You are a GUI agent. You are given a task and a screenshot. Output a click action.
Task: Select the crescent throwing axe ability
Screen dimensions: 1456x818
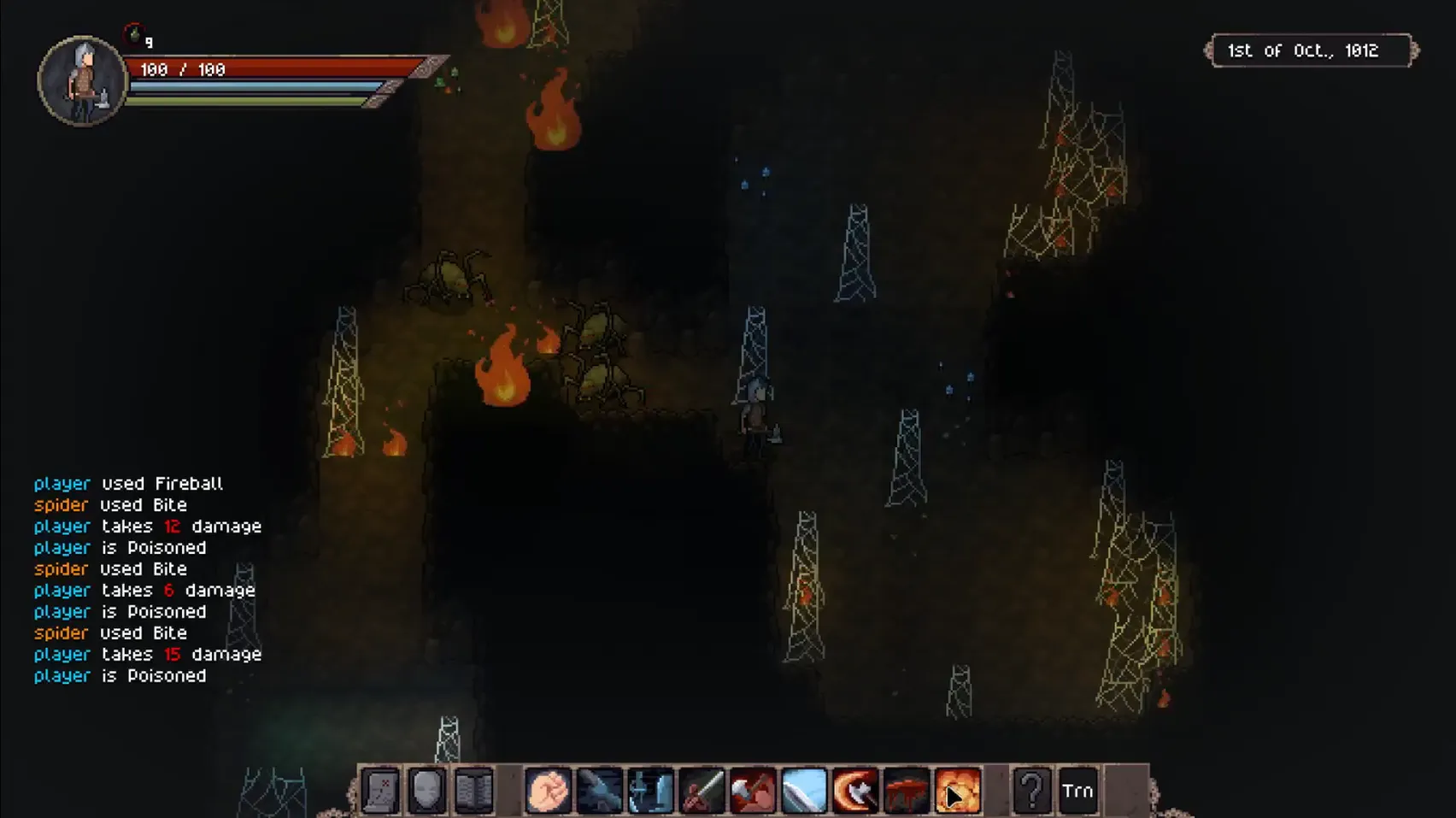(854, 791)
